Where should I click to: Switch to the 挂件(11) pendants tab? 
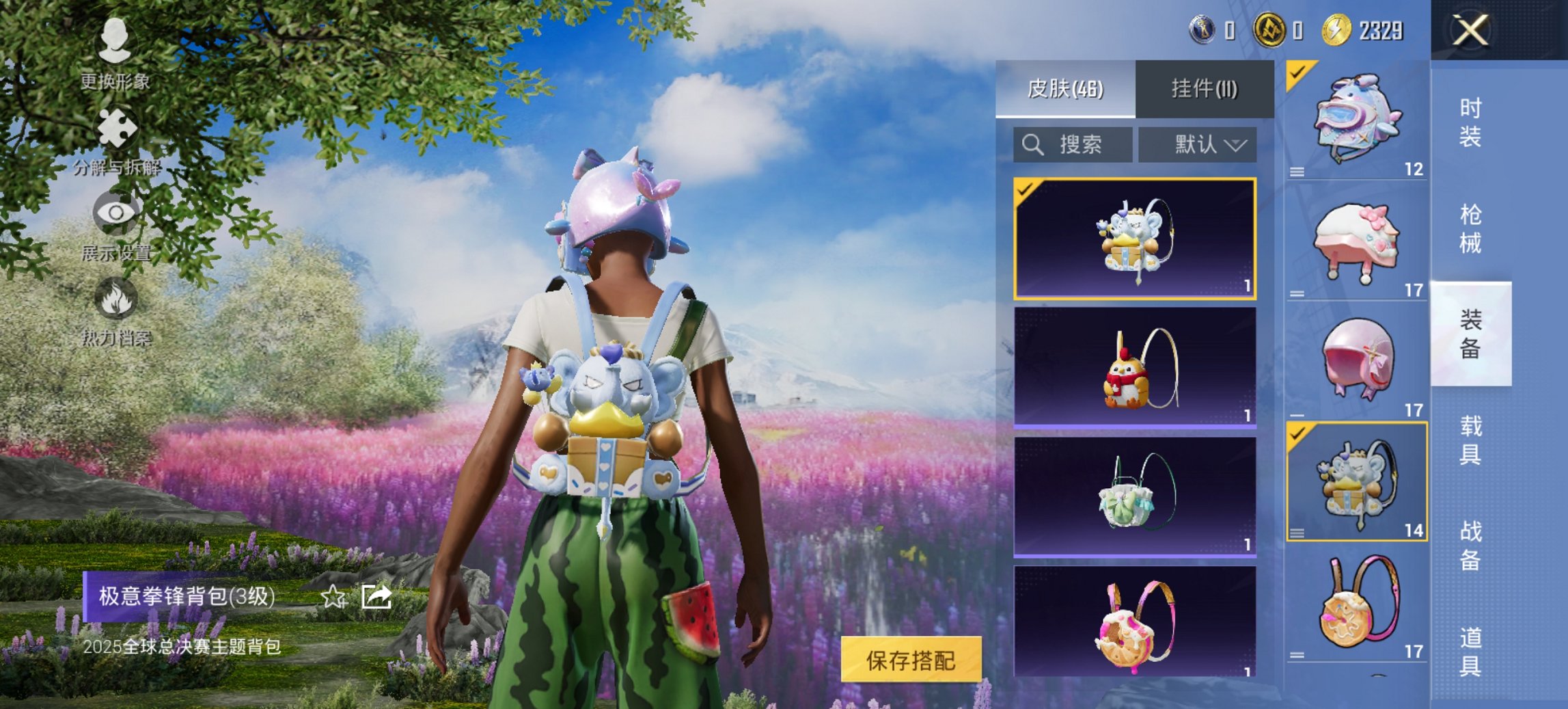click(1202, 90)
